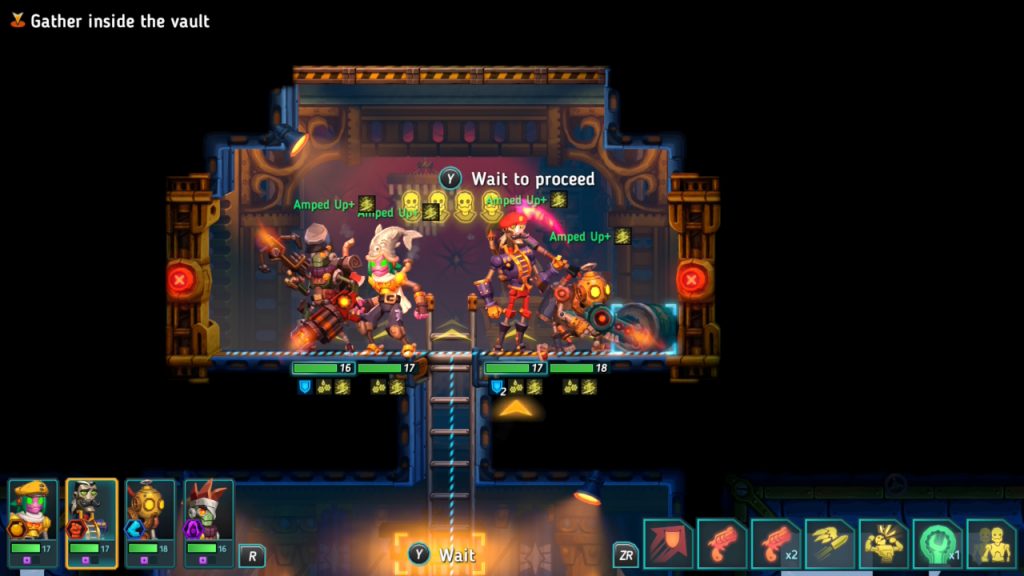
Task: Activate the yellow bullet-and-claw ability
Action: (830, 544)
